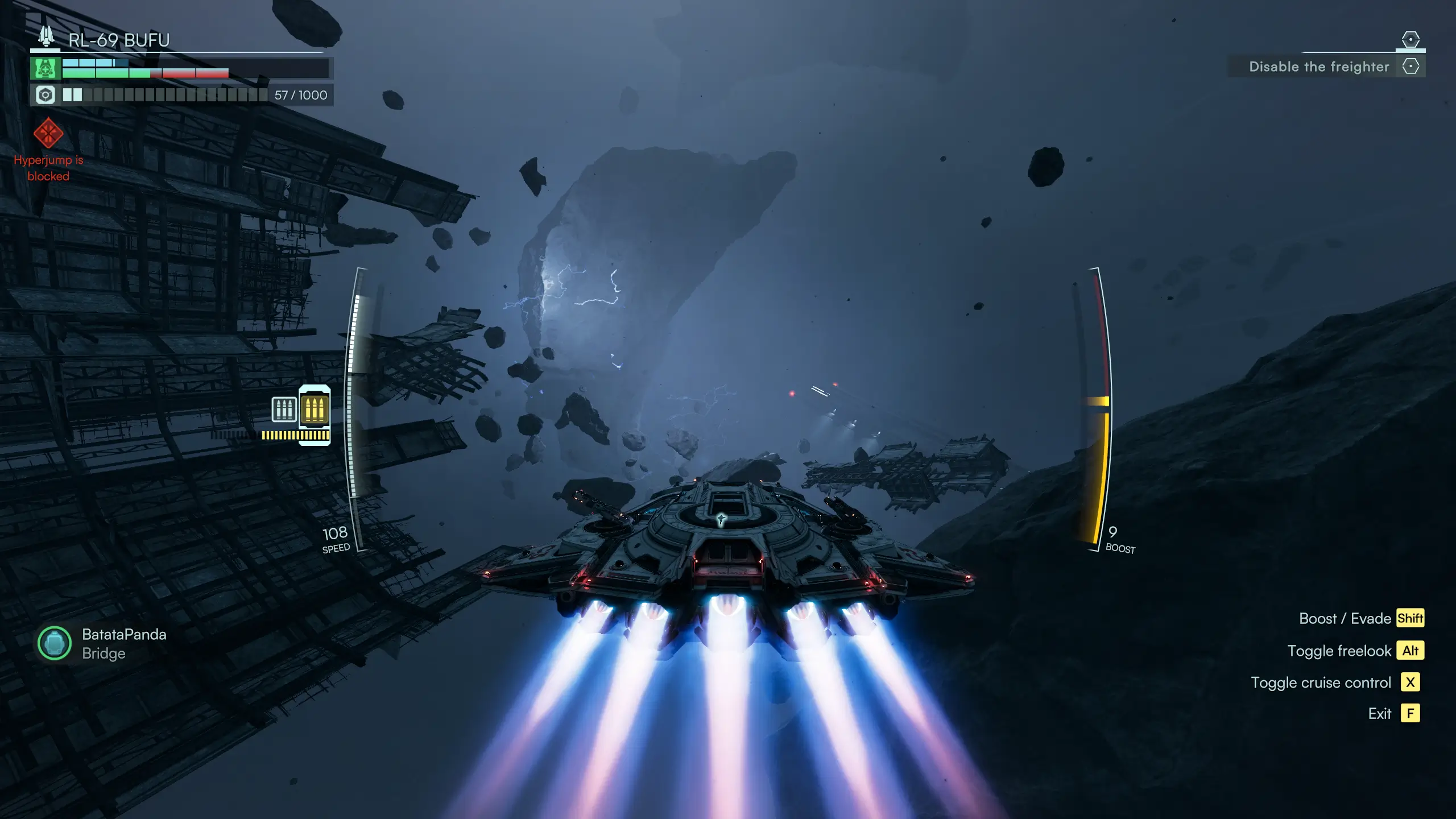Select the grey ammo weapon slot
The height and width of the screenshot is (819, 1456).
pyautogui.click(x=284, y=409)
